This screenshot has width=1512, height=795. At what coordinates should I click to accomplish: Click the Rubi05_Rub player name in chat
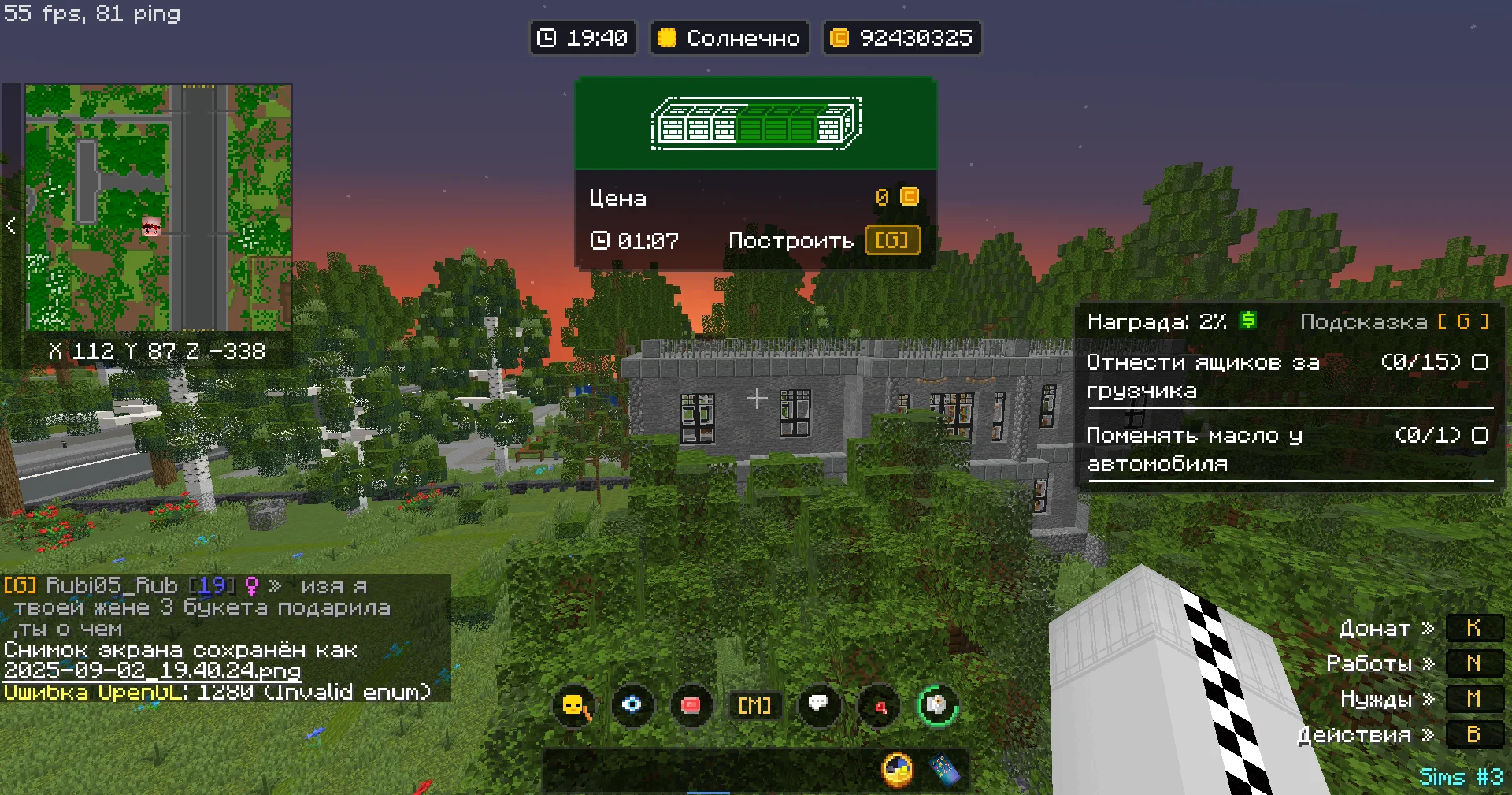click(x=112, y=585)
